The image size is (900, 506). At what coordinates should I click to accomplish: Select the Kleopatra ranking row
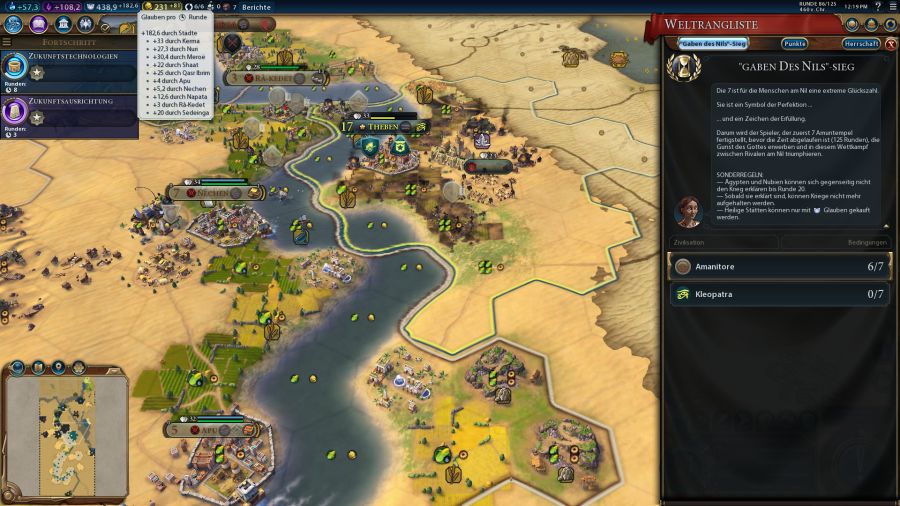[x=778, y=294]
